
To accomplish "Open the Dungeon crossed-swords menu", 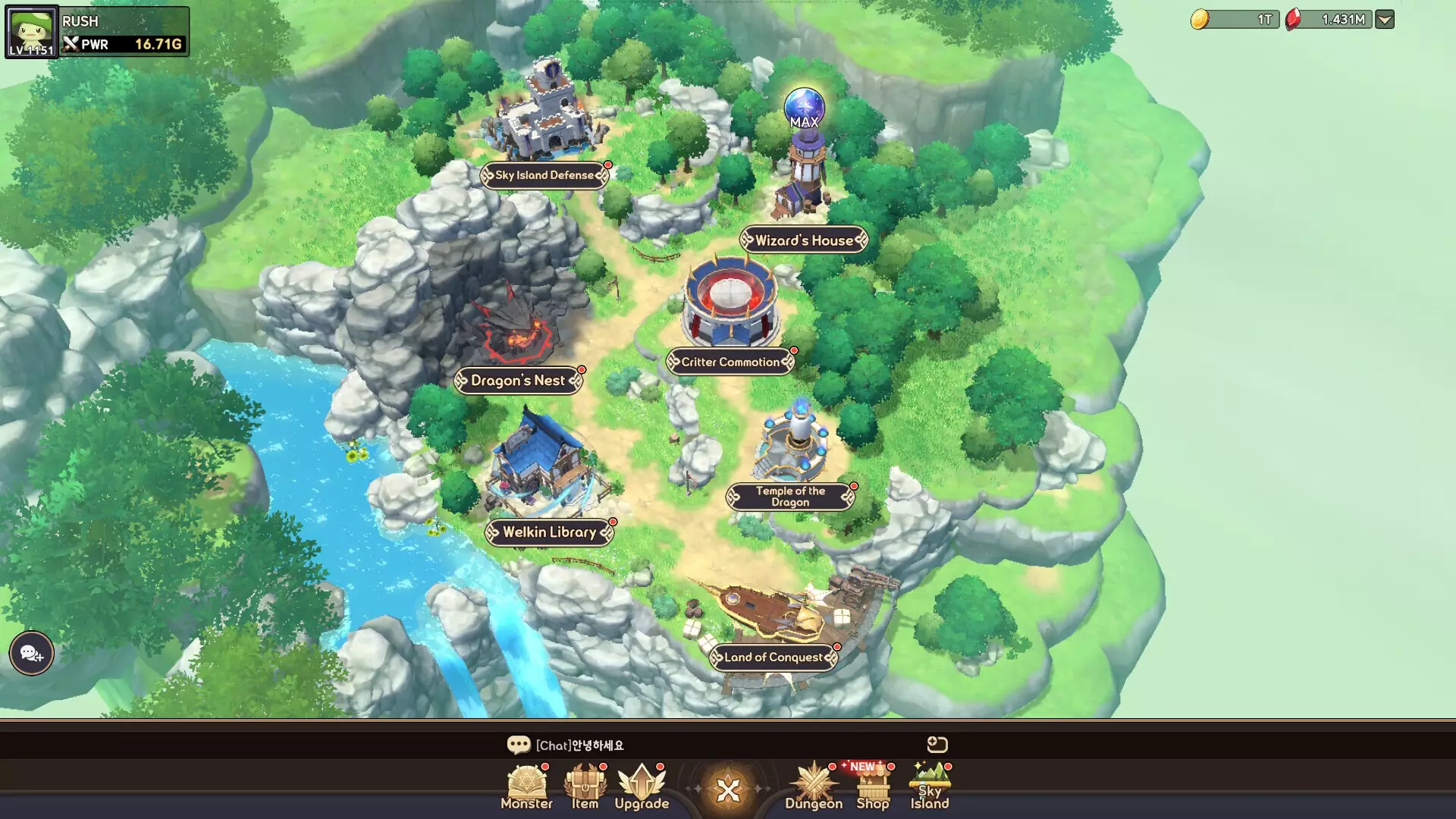I will click(x=813, y=785).
